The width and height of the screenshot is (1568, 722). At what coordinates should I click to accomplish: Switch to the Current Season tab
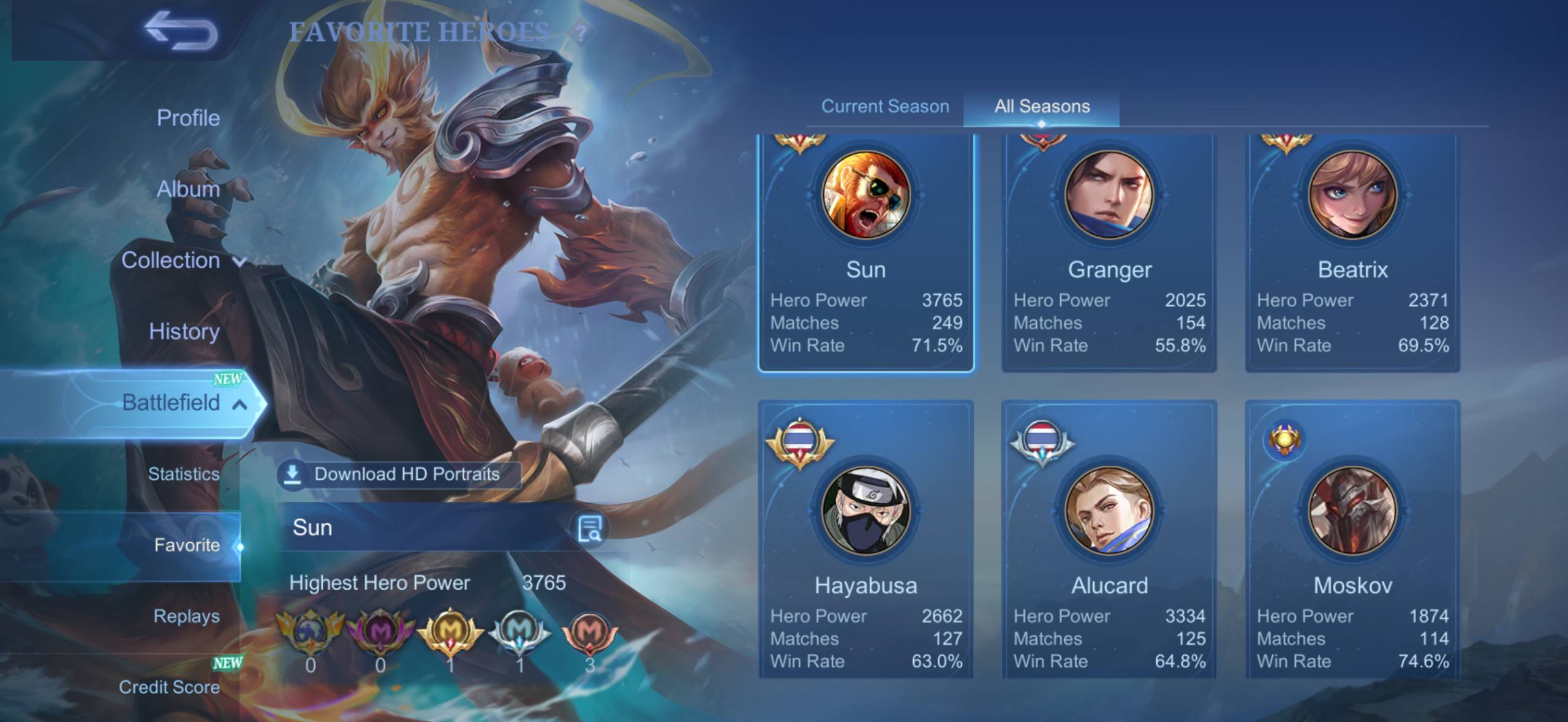884,107
